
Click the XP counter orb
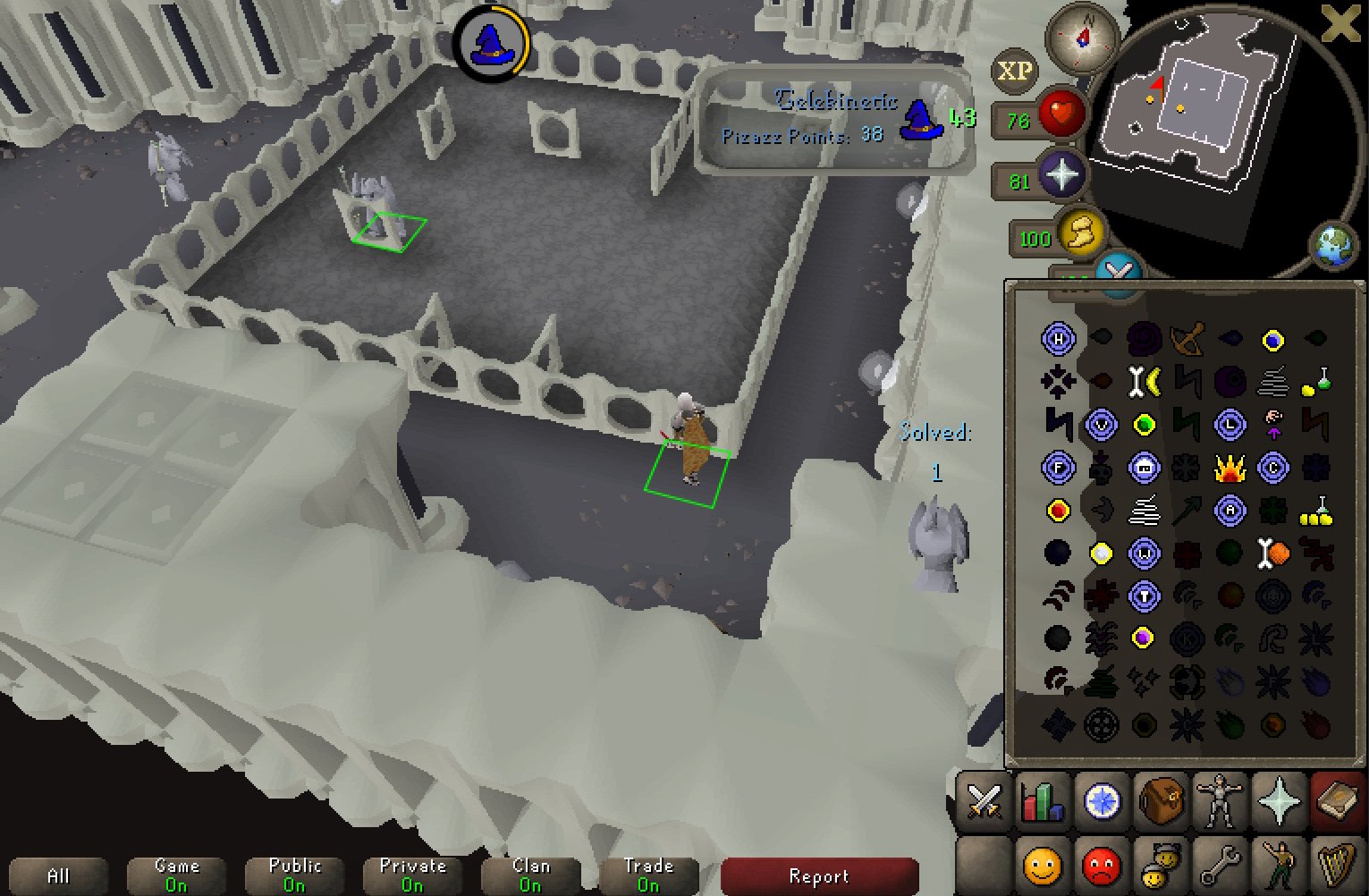tap(1016, 72)
